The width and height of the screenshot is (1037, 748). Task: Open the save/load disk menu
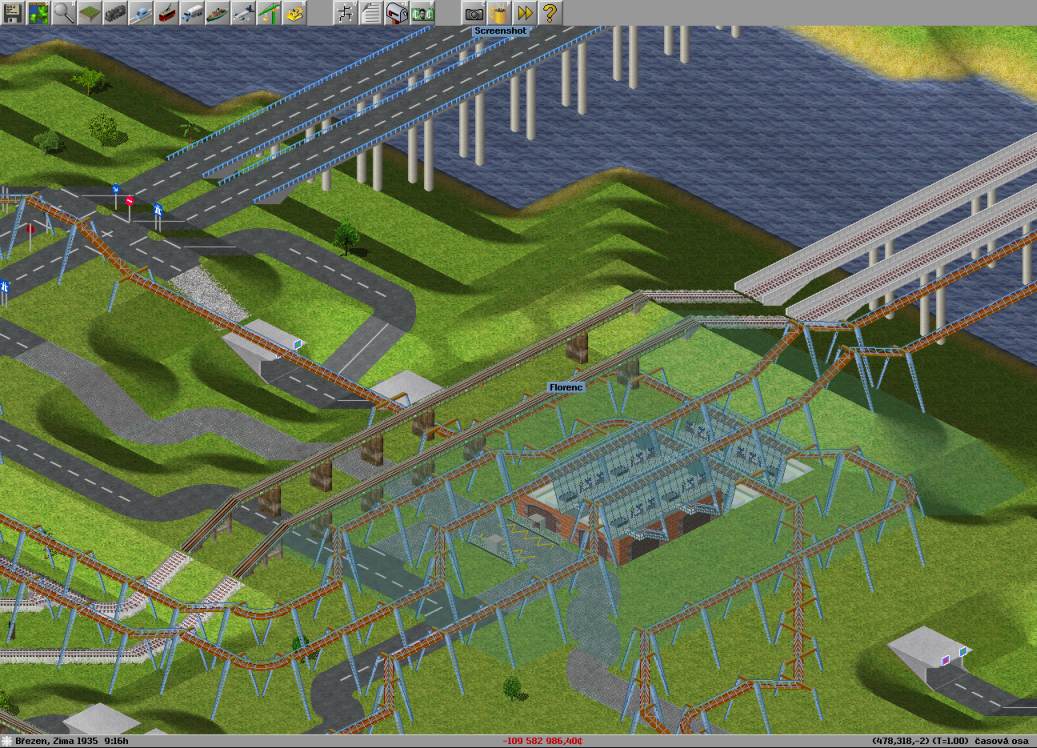(x=13, y=13)
